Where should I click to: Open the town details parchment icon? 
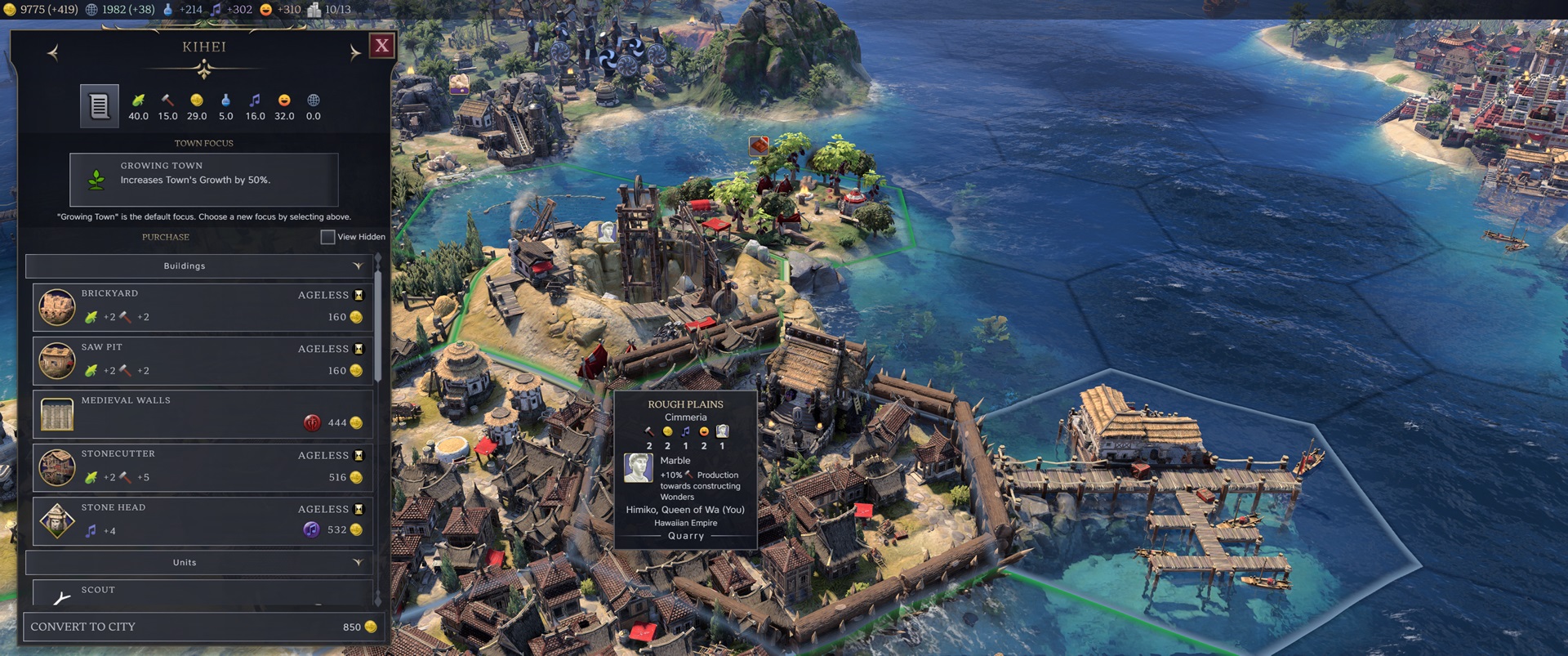point(100,104)
